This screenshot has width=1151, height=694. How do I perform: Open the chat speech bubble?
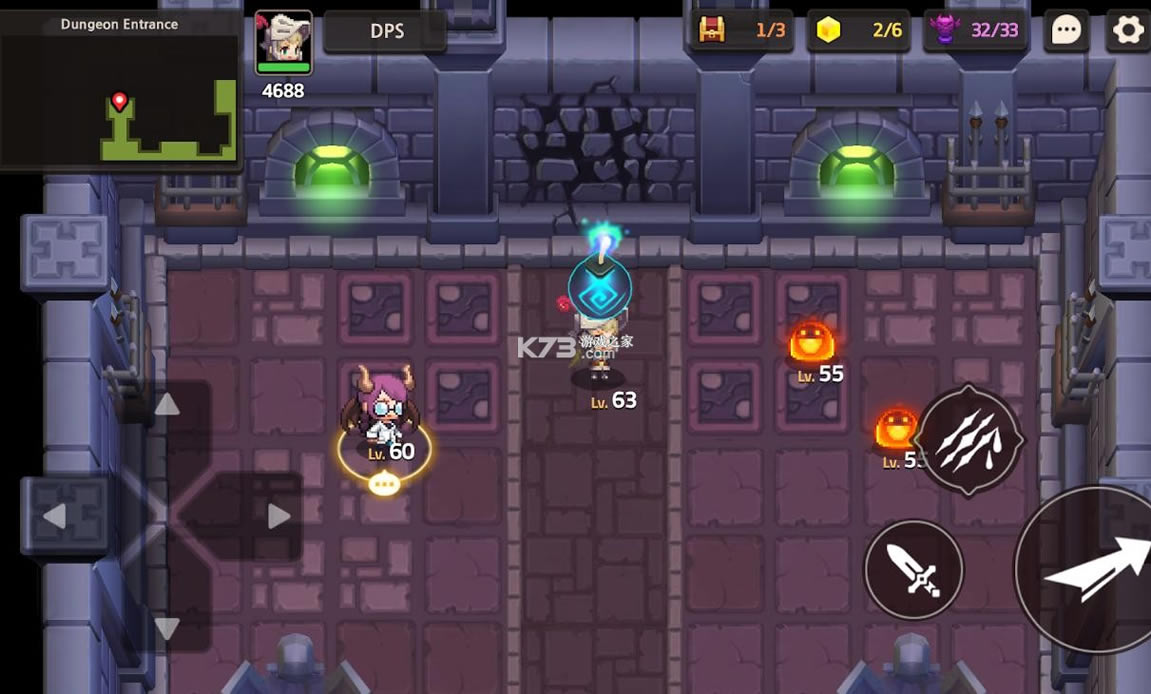click(x=1066, y=30)
